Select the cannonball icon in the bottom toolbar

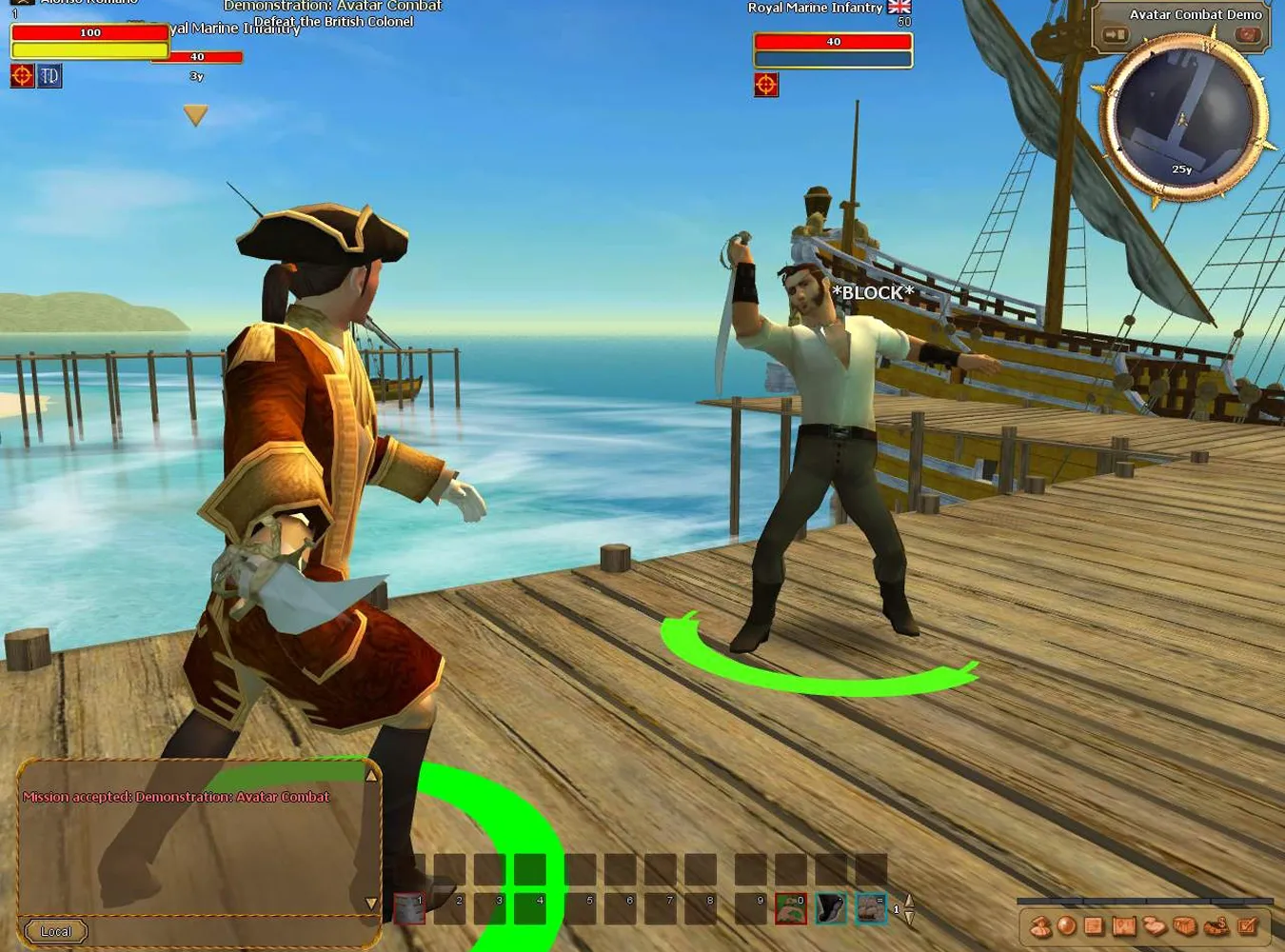tap(1066, 926)
